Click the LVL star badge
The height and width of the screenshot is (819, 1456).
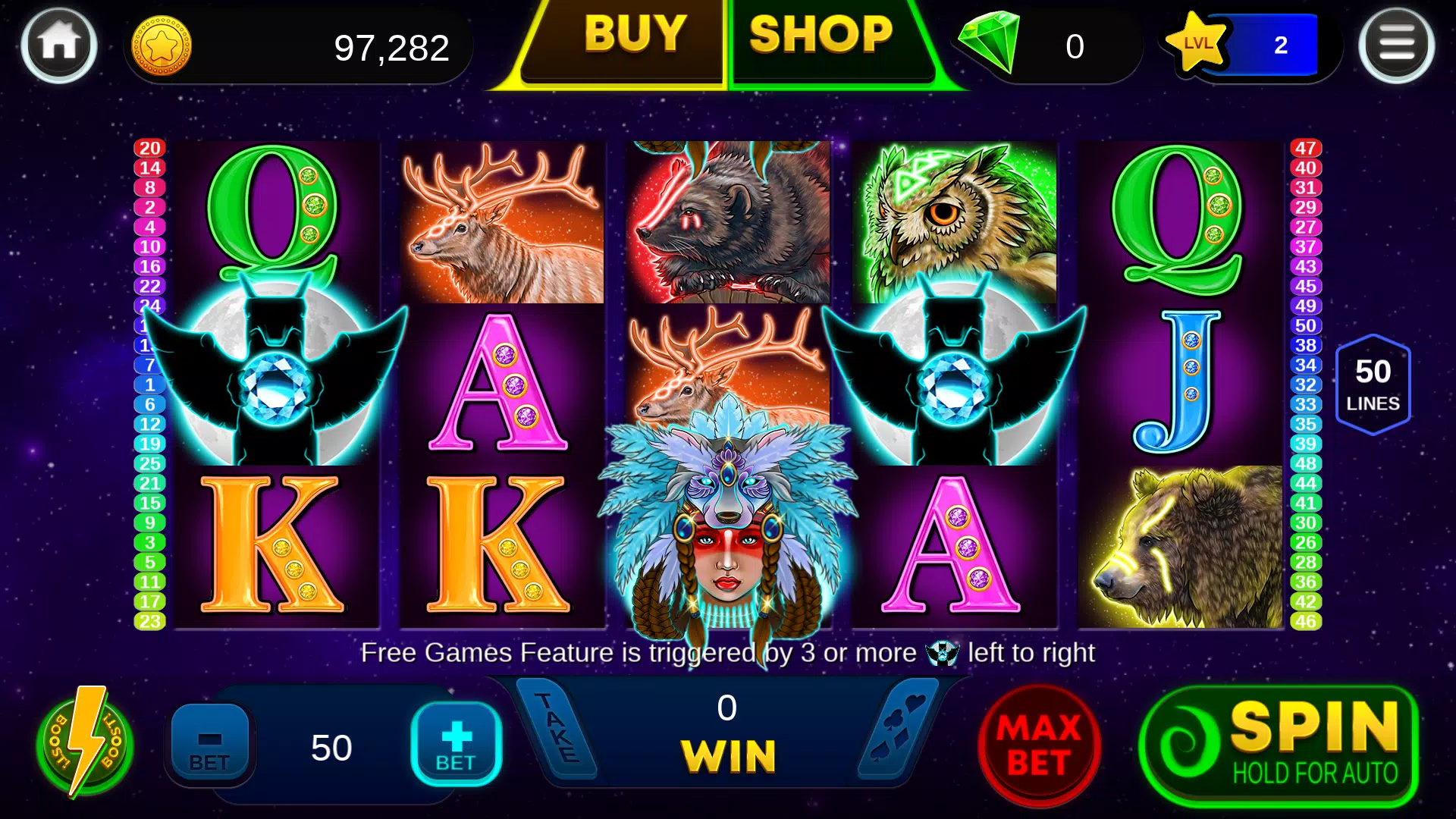(x=1197, y=44)
